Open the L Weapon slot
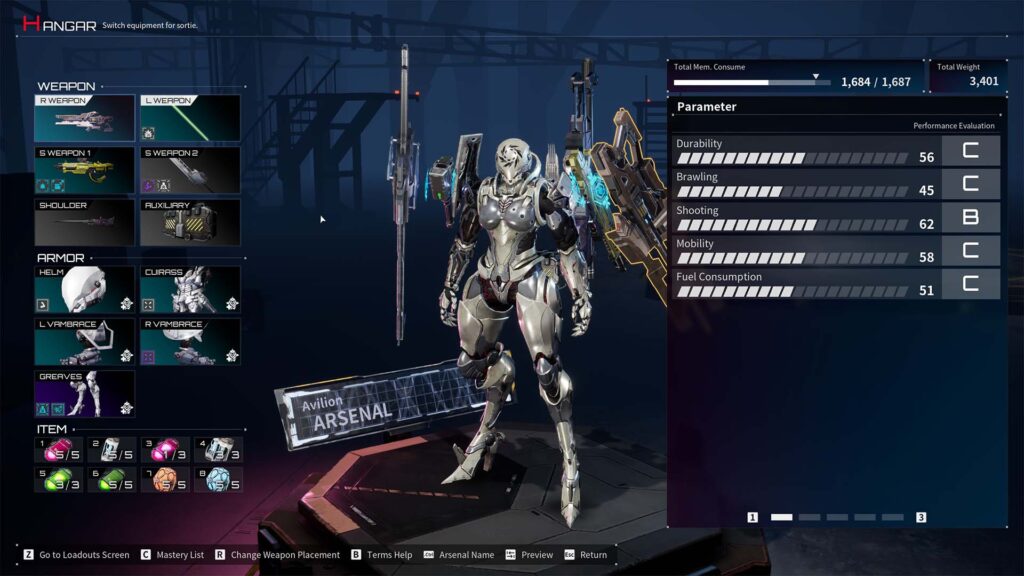 190,119
